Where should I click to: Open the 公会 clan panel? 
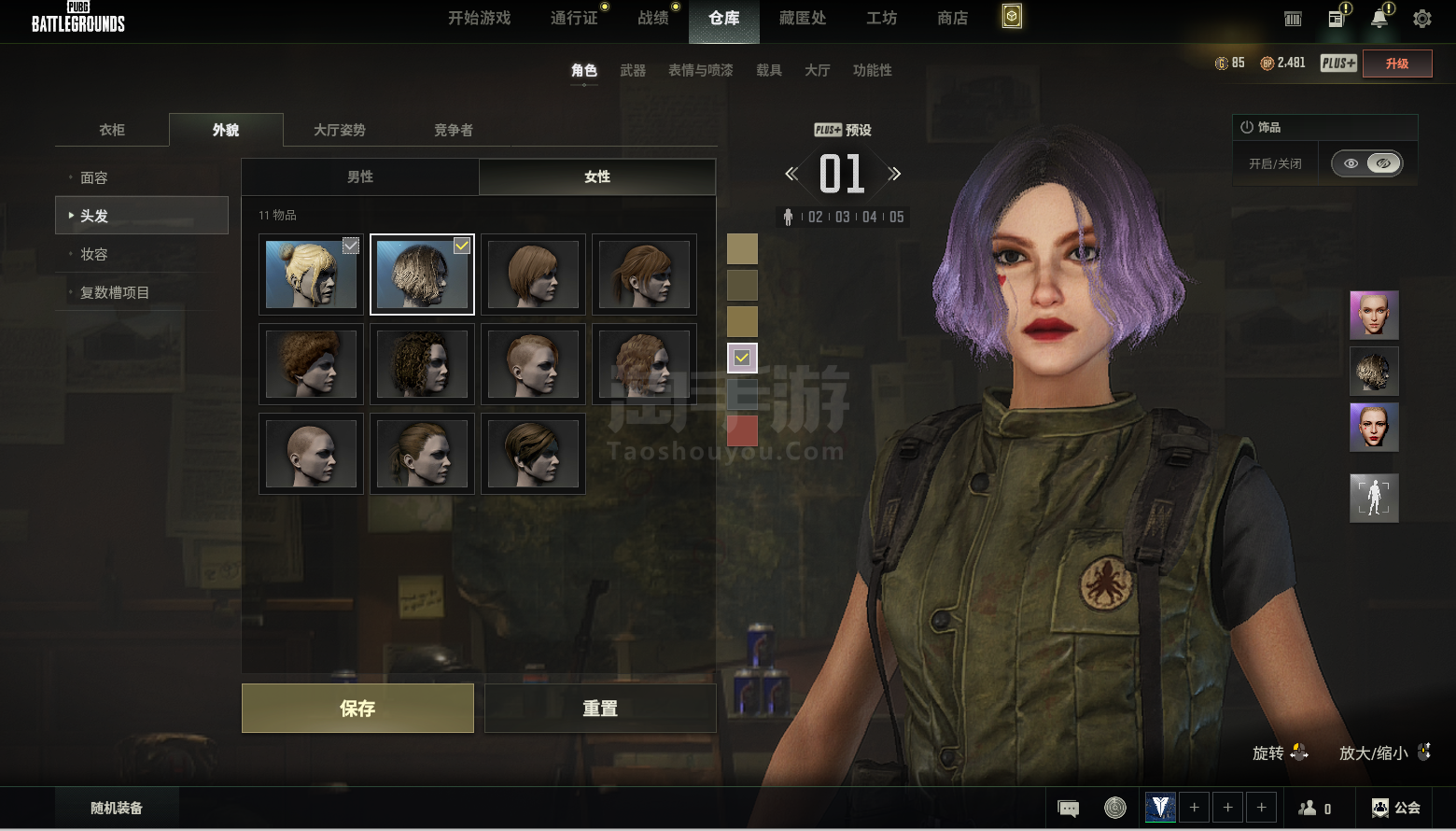pos(1396,808)
